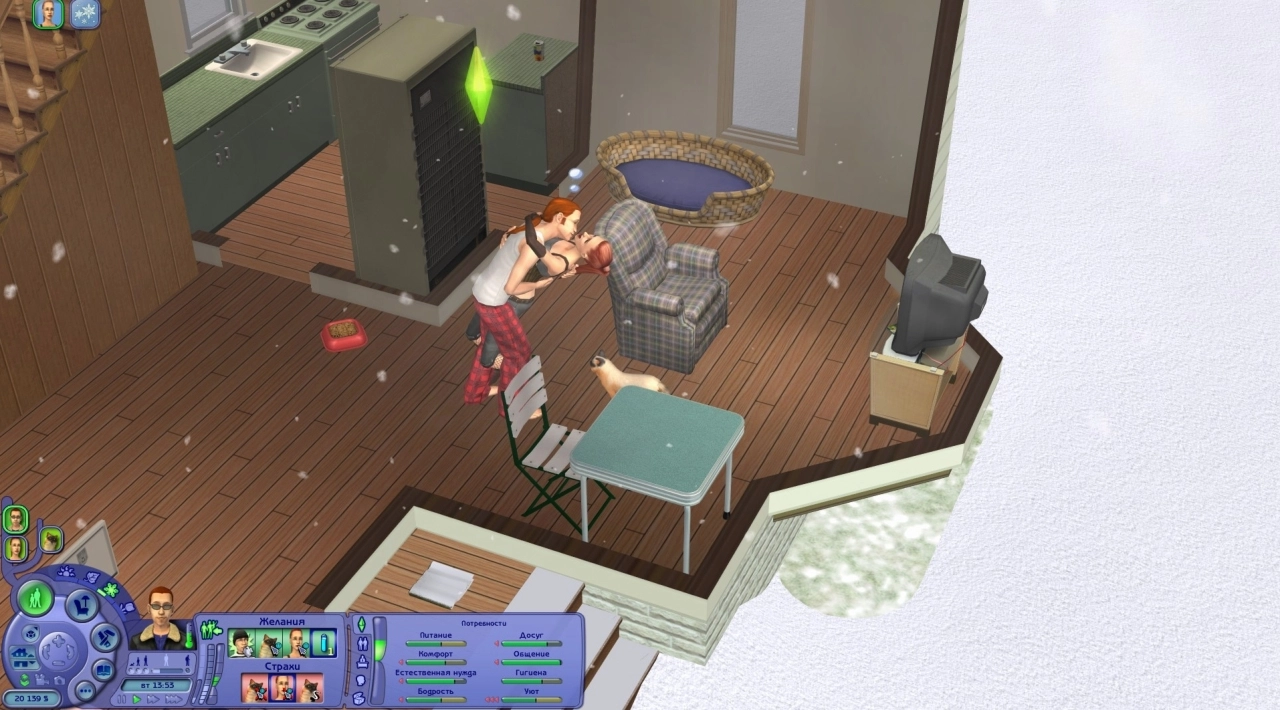The width and height of the screenshot is (1280, 710).
Task: Select the man with glasses family portrait
Action: [x=15, y=519]
